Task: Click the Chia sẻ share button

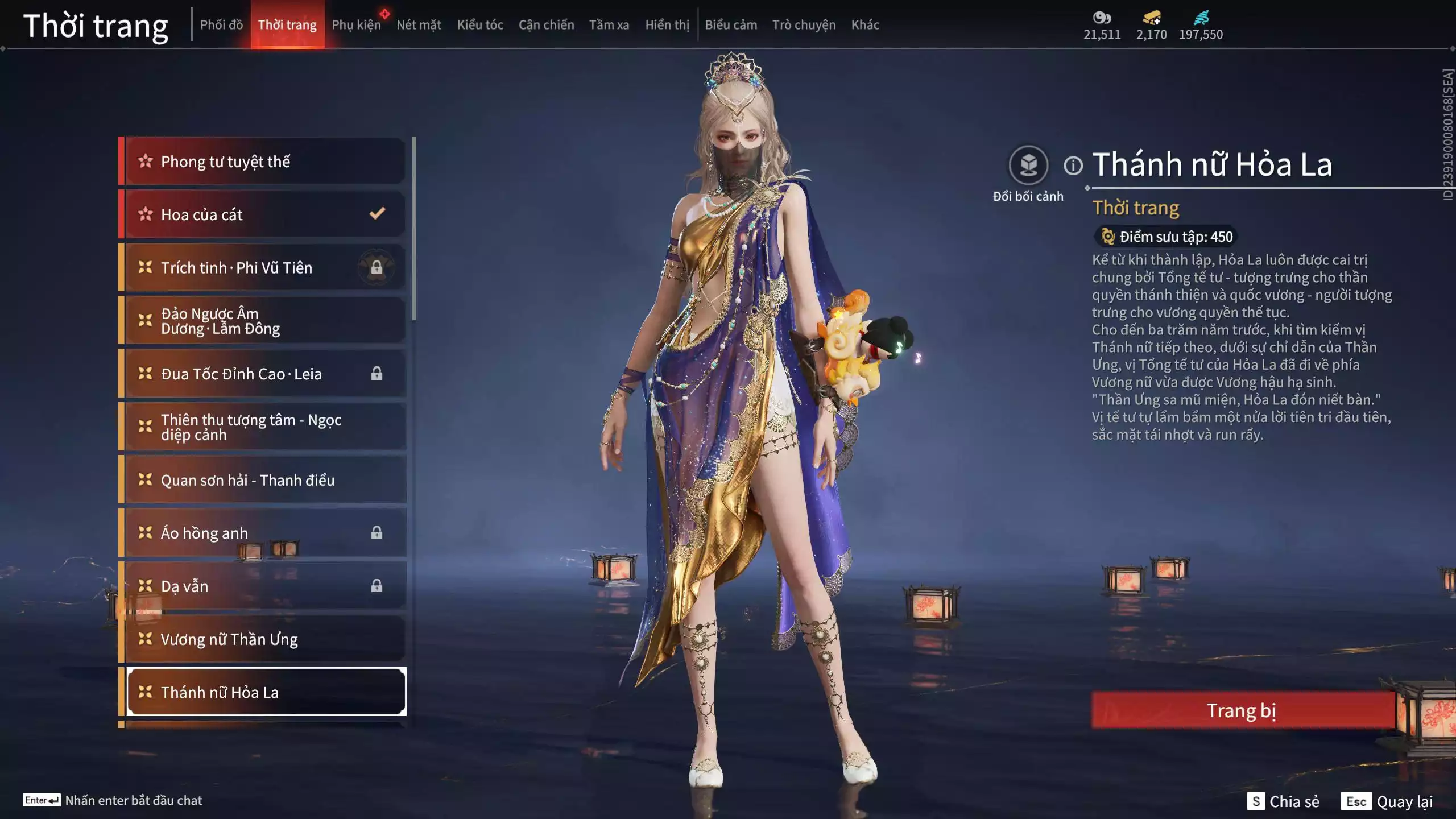Action: point(1283,801)
